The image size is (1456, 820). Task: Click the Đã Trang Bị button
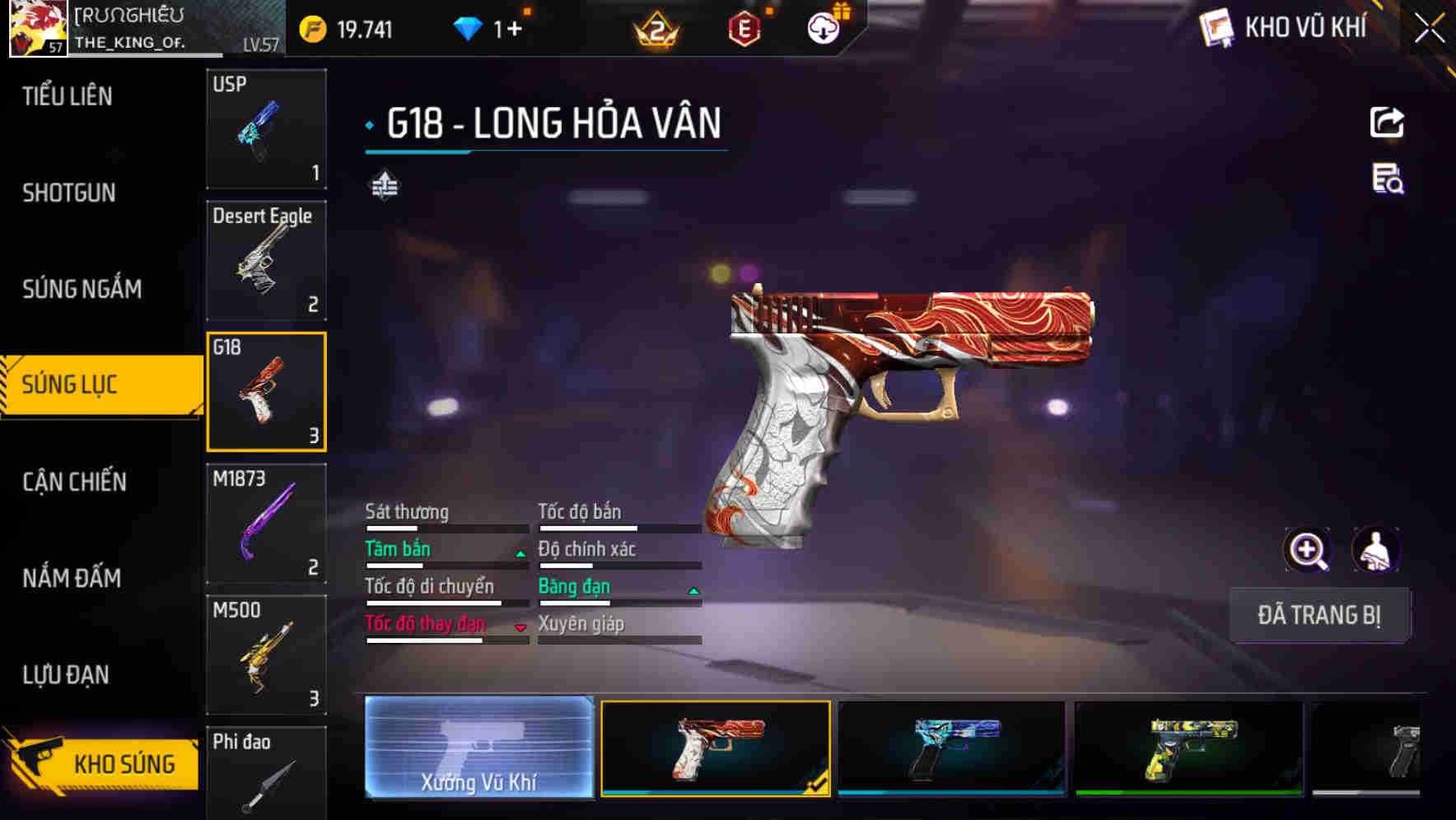click(1318, 615)
